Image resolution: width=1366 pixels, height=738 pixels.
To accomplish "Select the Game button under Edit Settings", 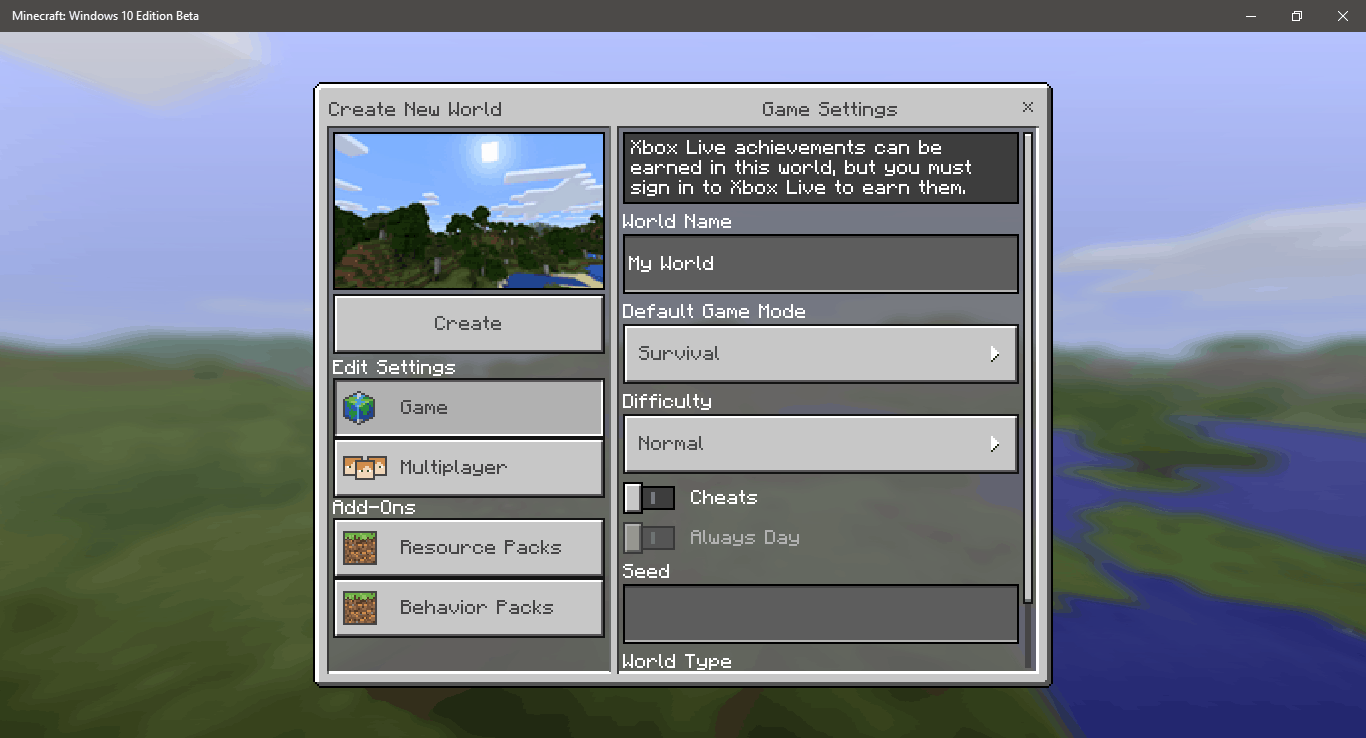I will [468, 407].
